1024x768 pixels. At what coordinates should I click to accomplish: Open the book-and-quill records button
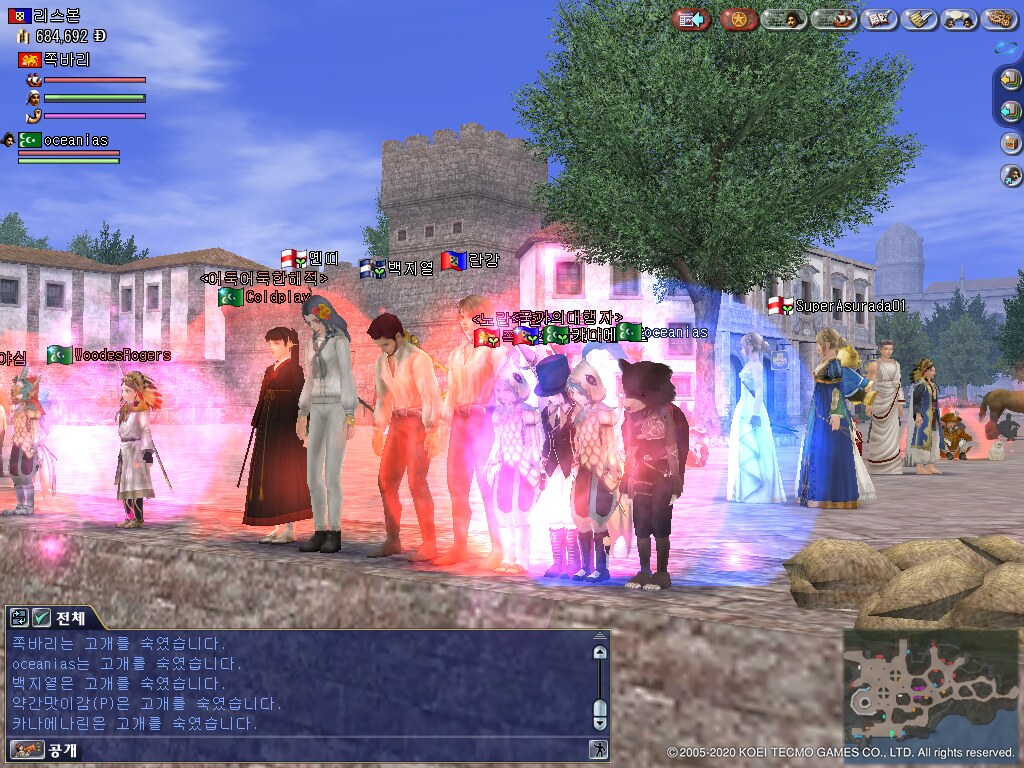tap(879, 19)
